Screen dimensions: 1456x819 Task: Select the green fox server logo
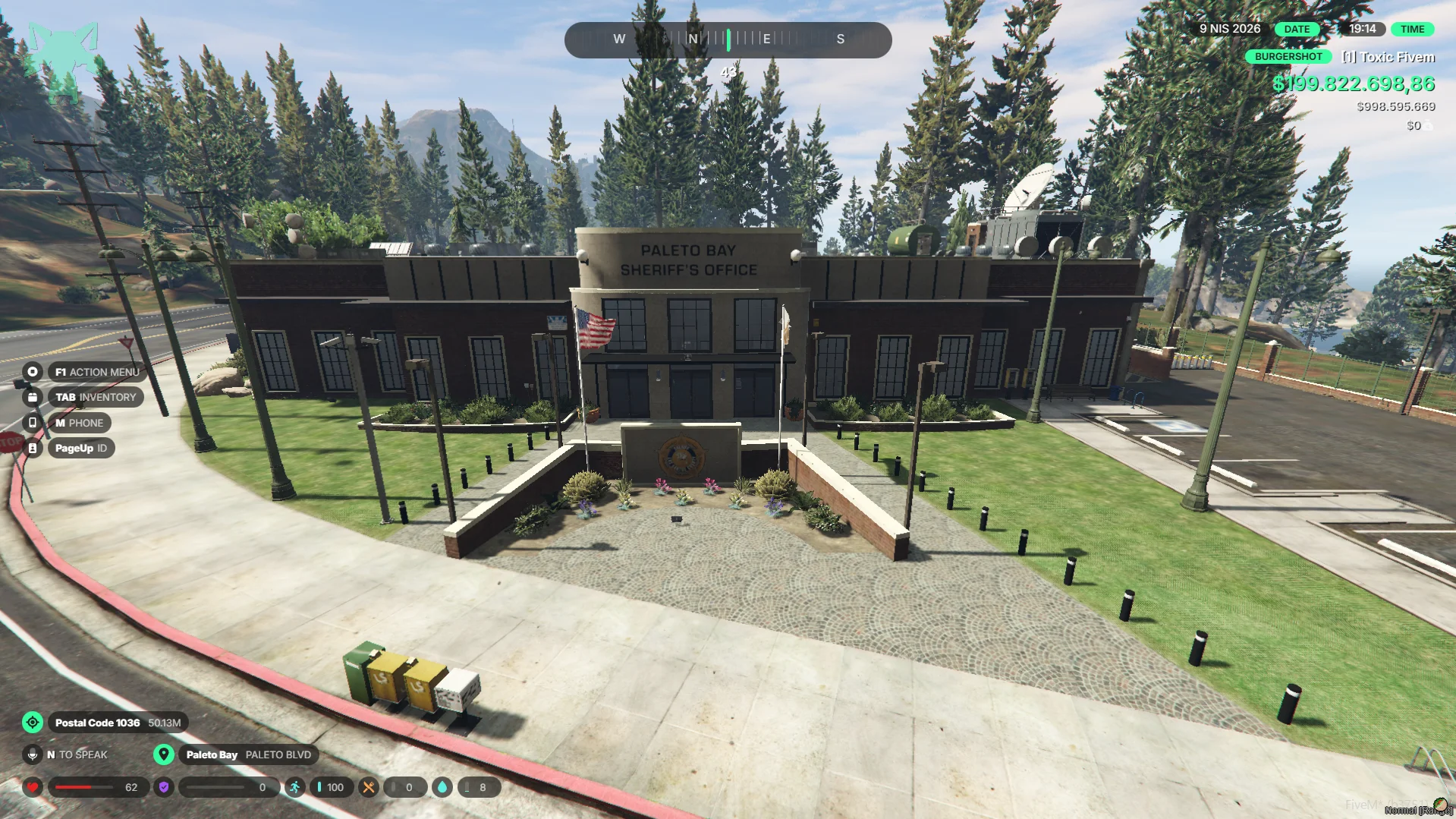(x=64, y=61)
